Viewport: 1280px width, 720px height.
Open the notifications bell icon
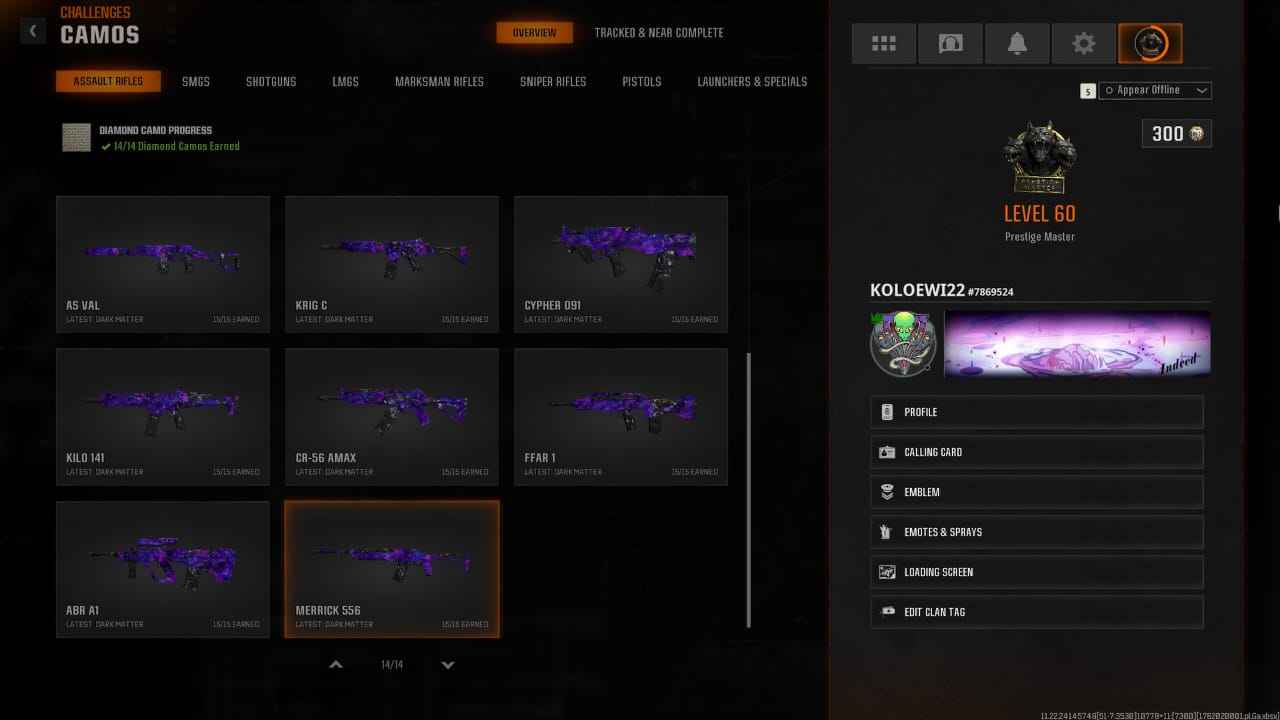click(1017, 43)
